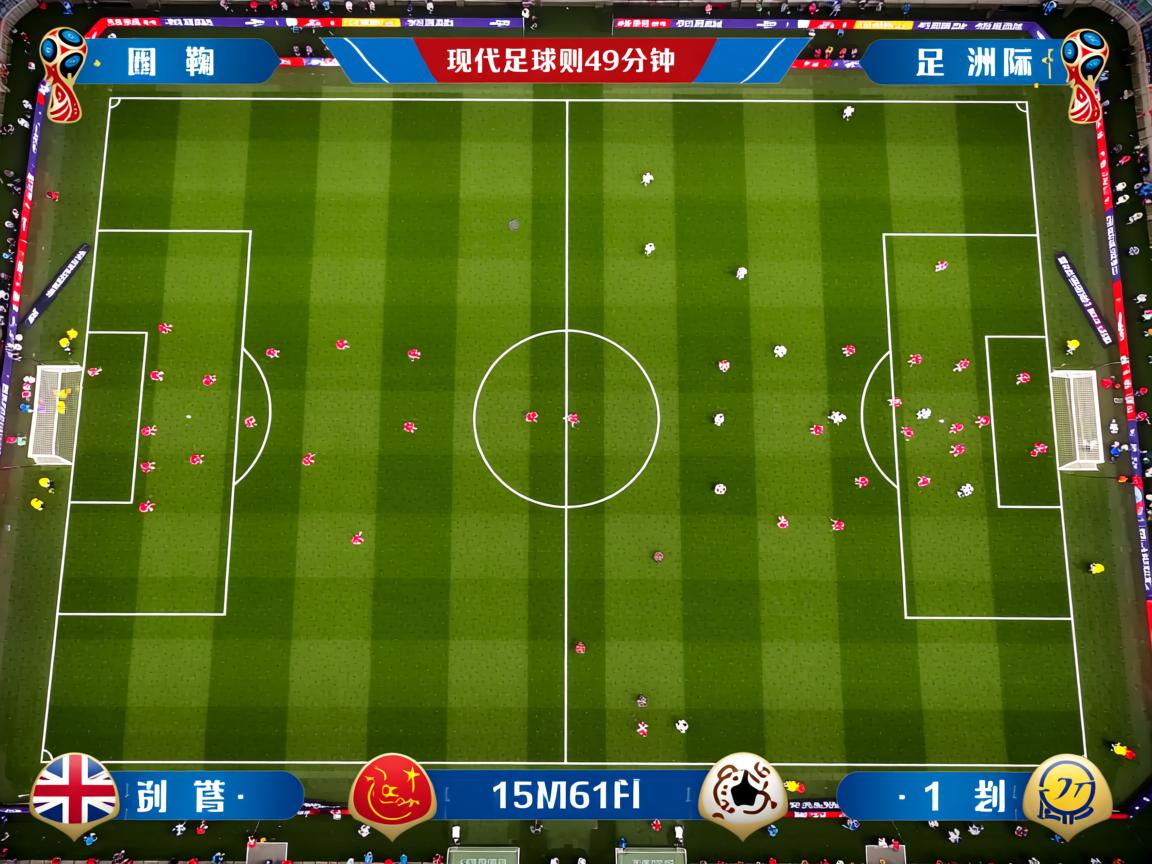Image resolution: width=1152 pixels, height=864 pixels.
Task: Select the red shield team emblem
Action: point(392,795)
